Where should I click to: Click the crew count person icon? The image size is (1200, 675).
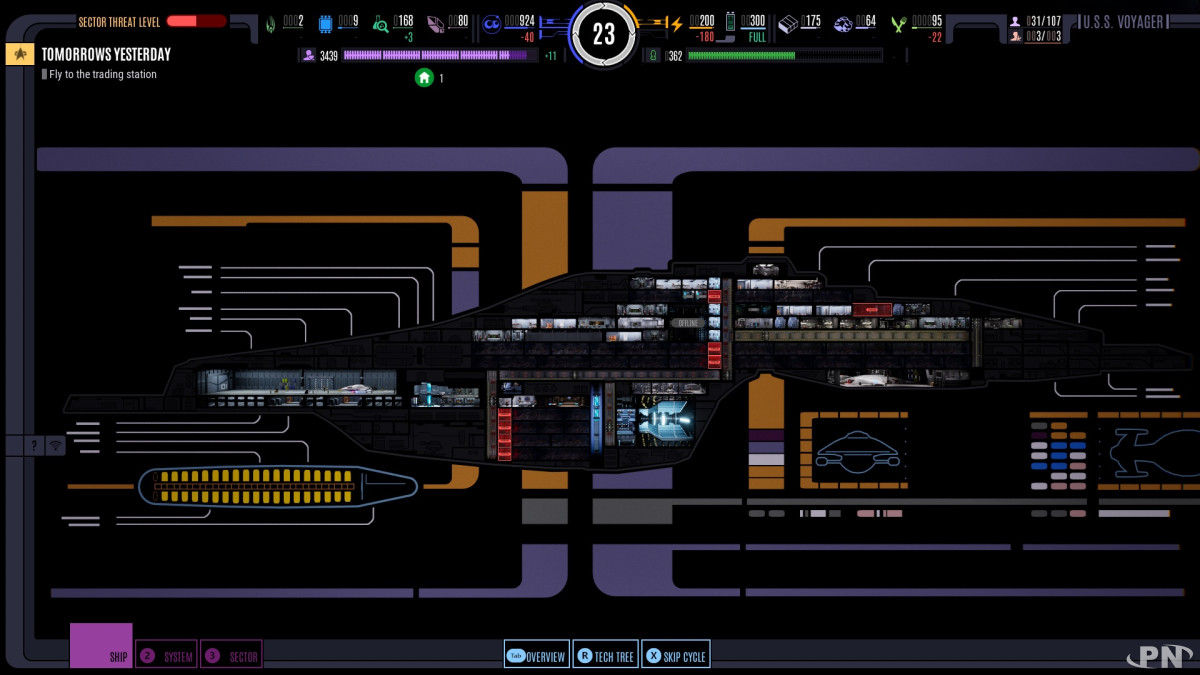(1015, 21)
